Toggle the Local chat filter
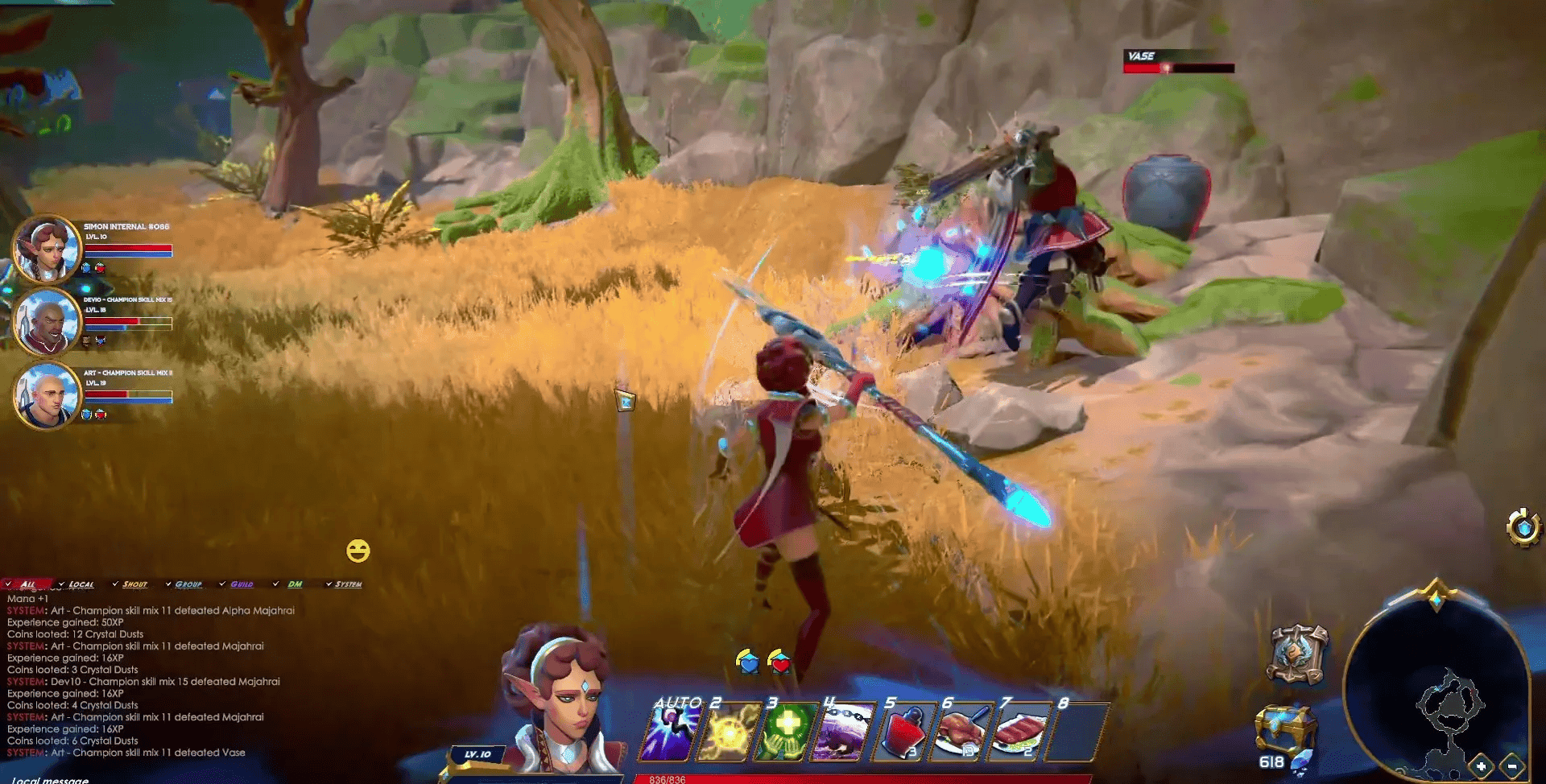 coord(82,584)
